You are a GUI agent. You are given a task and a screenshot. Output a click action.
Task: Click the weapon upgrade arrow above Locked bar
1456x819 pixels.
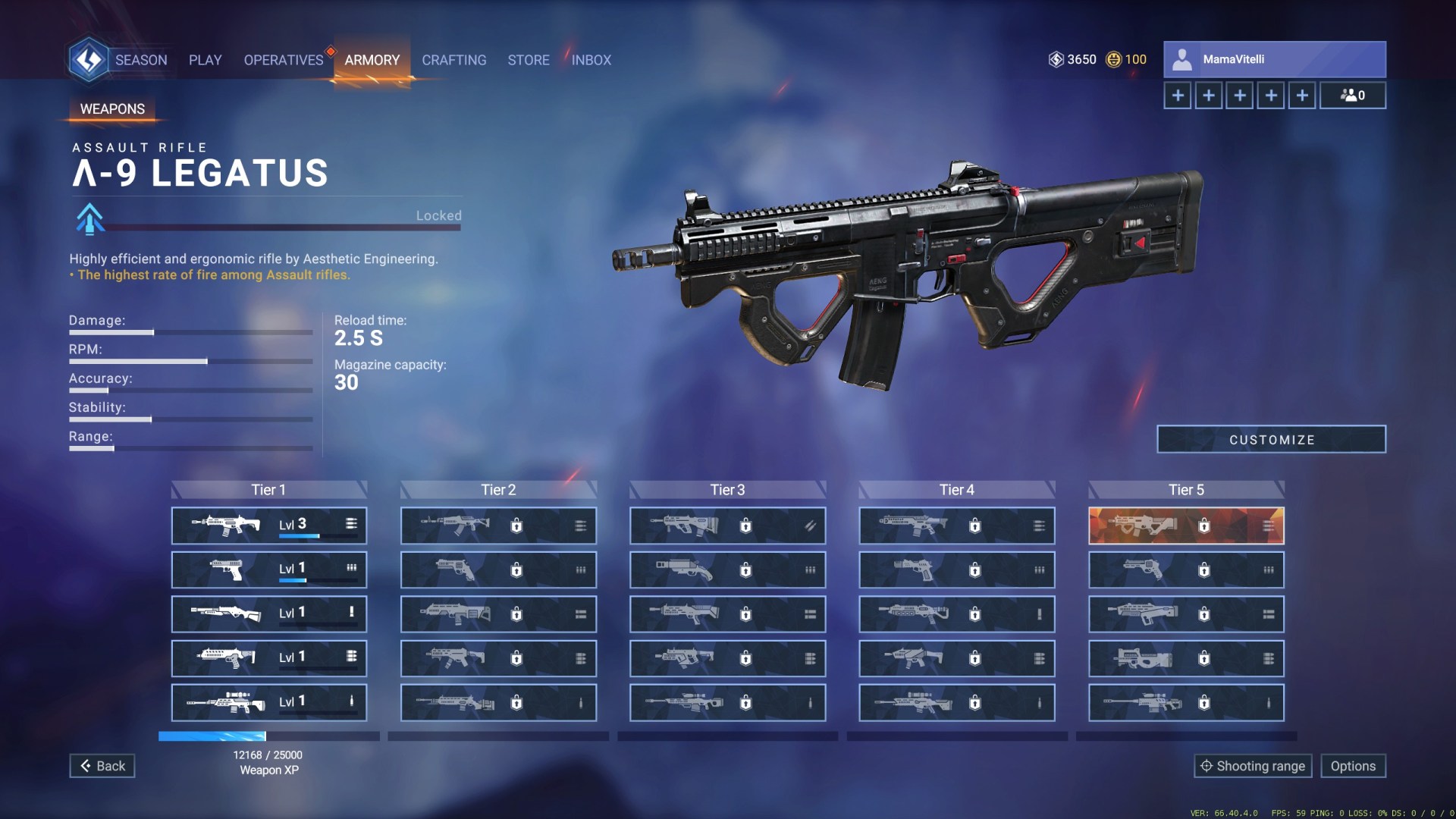click(x=91, y=219)
